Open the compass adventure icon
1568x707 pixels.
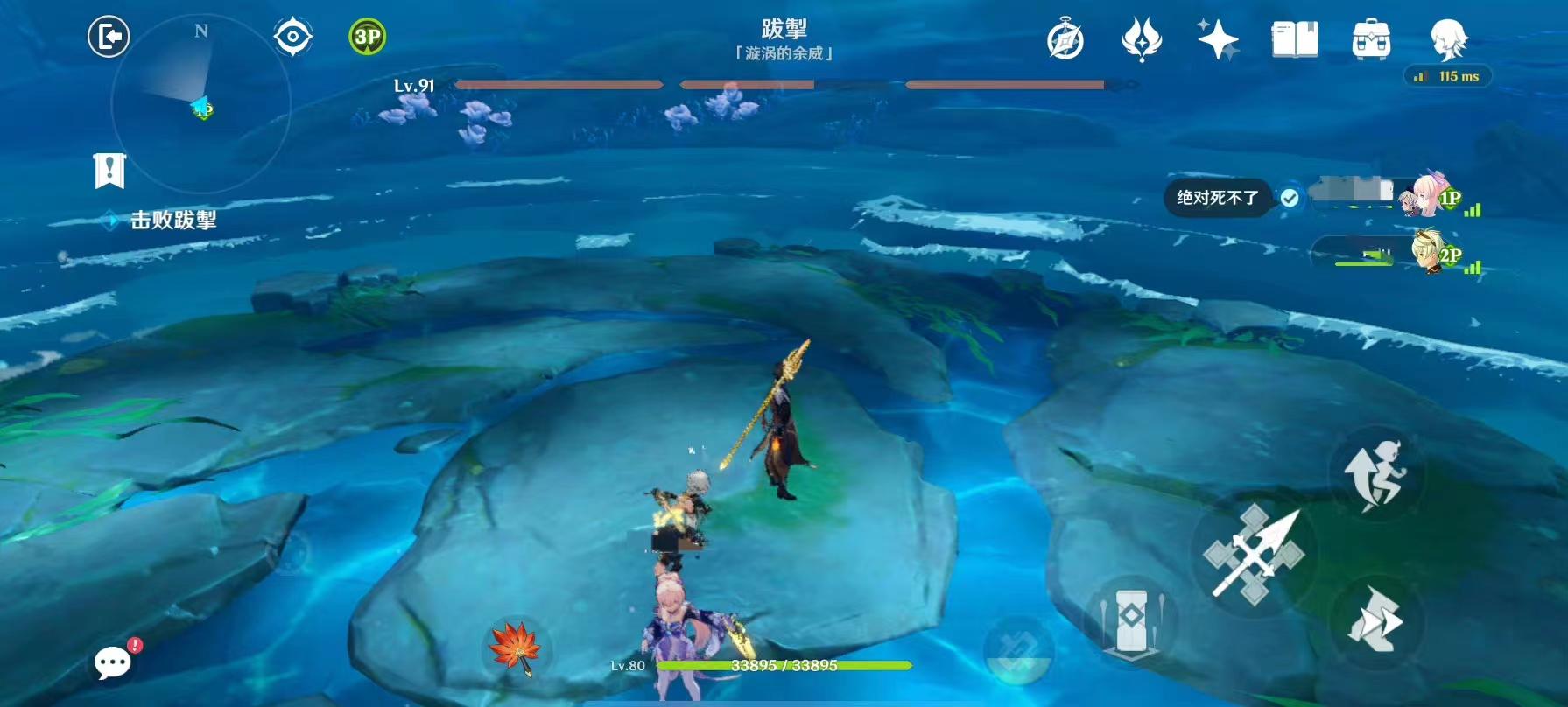(1065, 40)
